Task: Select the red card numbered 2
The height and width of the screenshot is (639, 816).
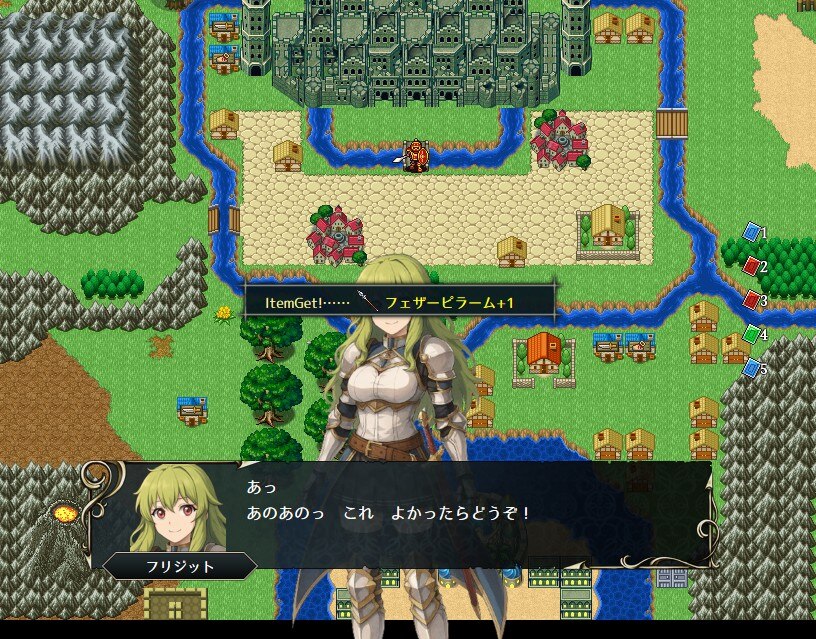Action: click(751, 266)
